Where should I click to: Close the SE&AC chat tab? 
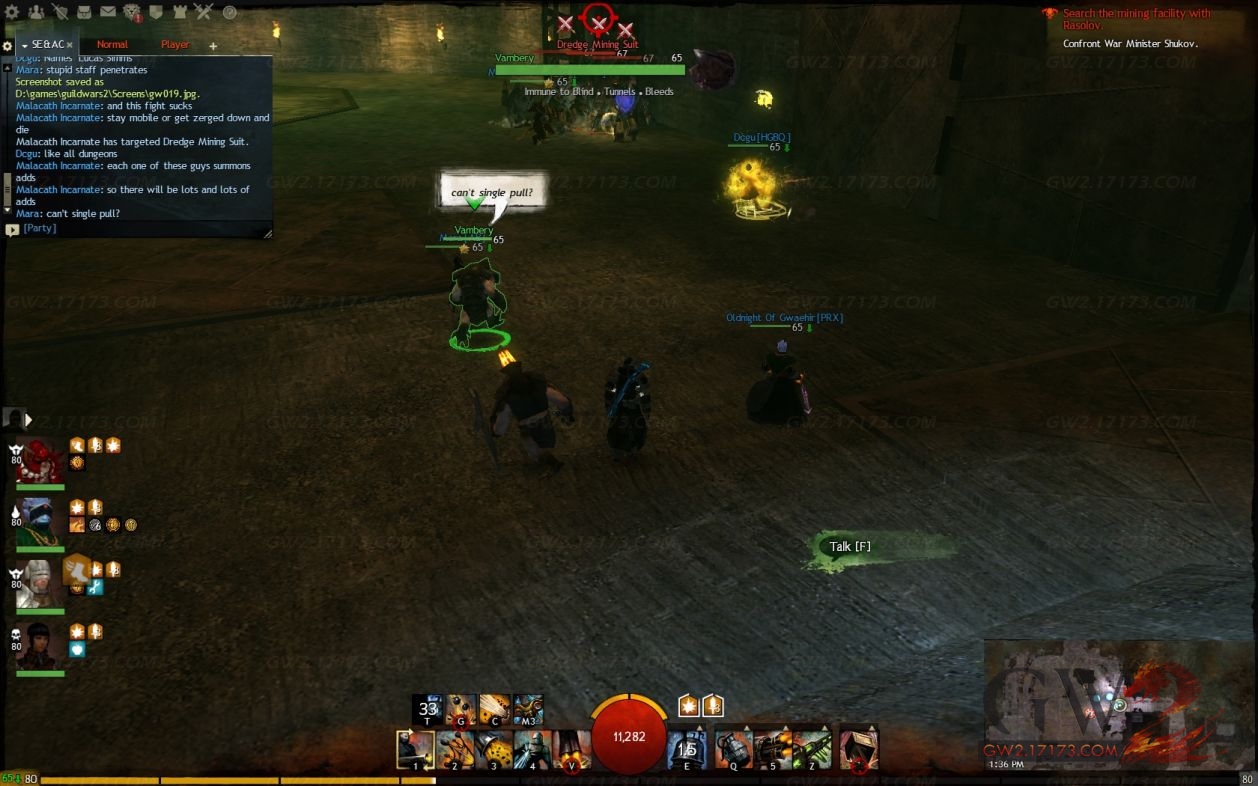tap(69, 45)
